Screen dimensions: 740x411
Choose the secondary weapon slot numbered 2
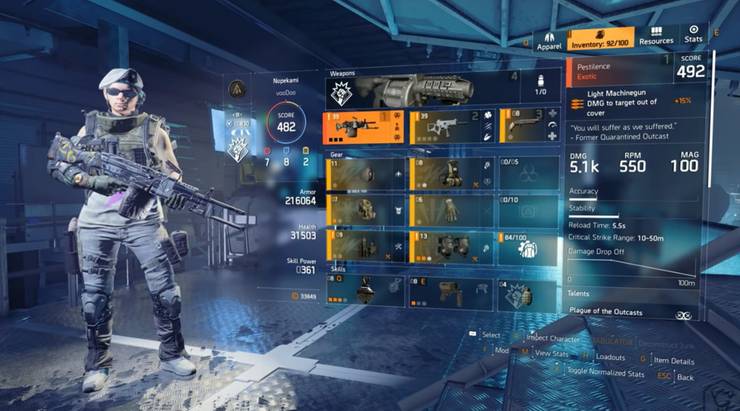point(450,127)
